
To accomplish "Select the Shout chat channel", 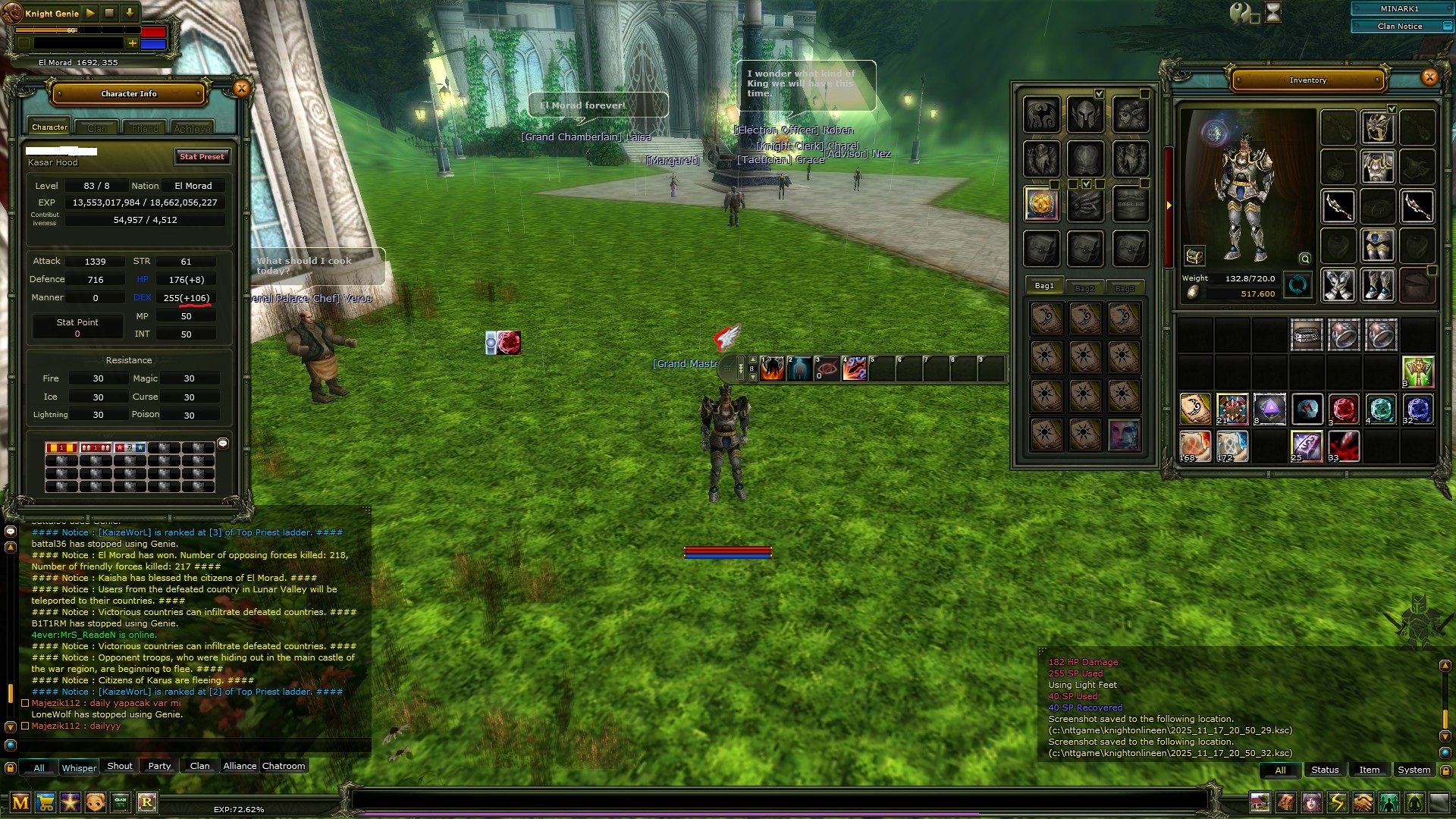I will (x=119, y=766).
